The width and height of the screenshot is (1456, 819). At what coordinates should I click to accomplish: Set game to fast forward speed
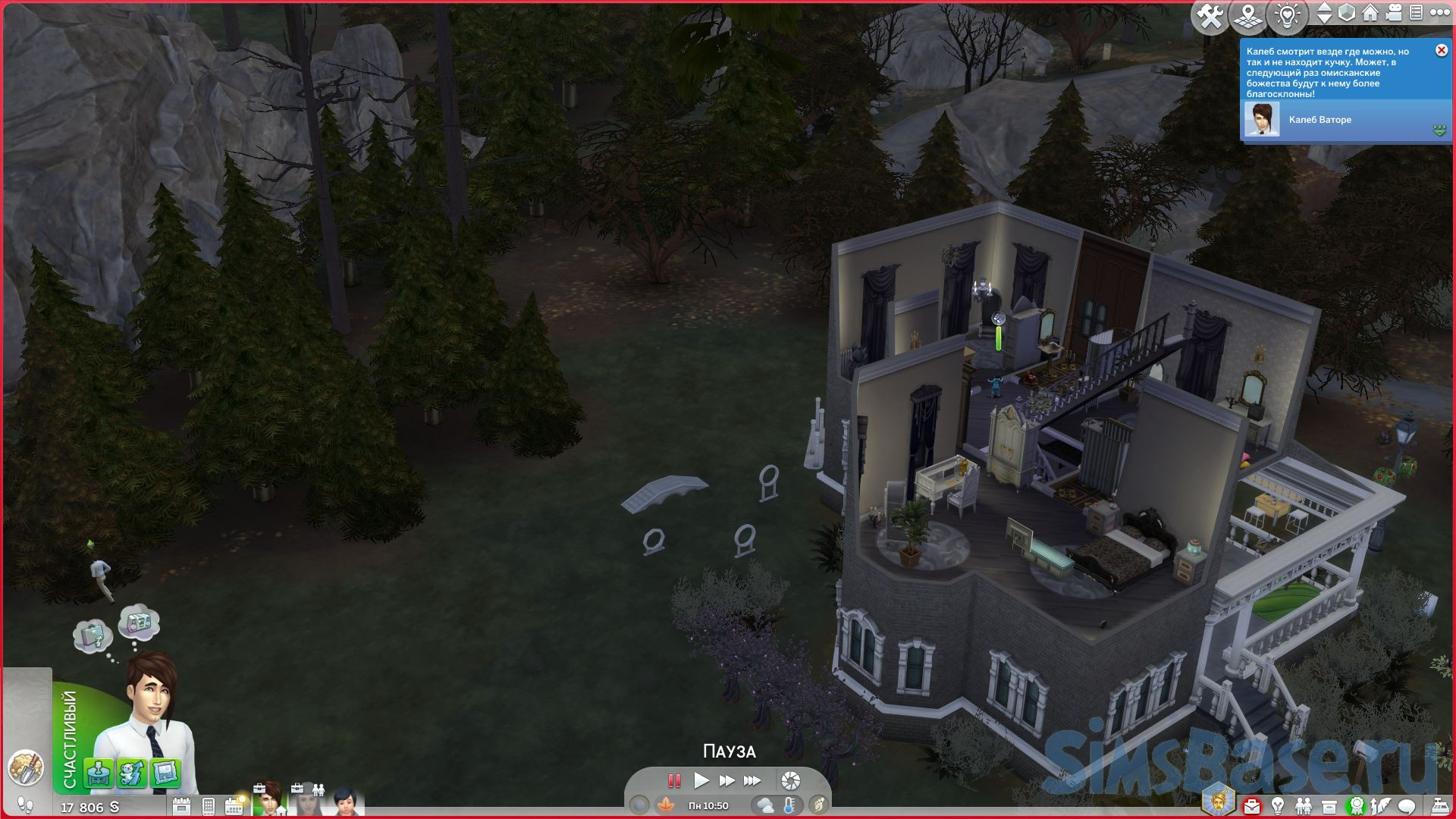[x=726, y=780]
